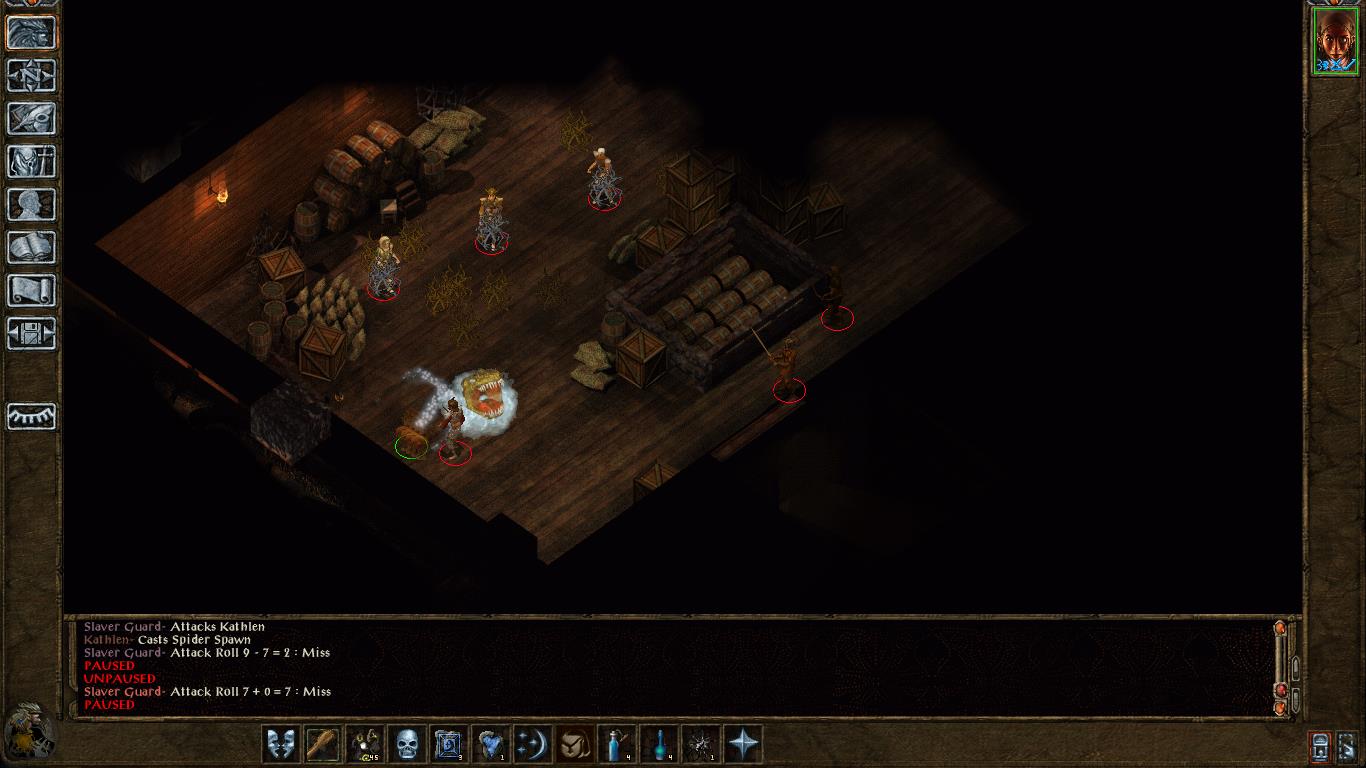This screenshot has height=768, width=1366.
Task: Toggle the closed-eye button on left sidebar
Action: (31, 416)
